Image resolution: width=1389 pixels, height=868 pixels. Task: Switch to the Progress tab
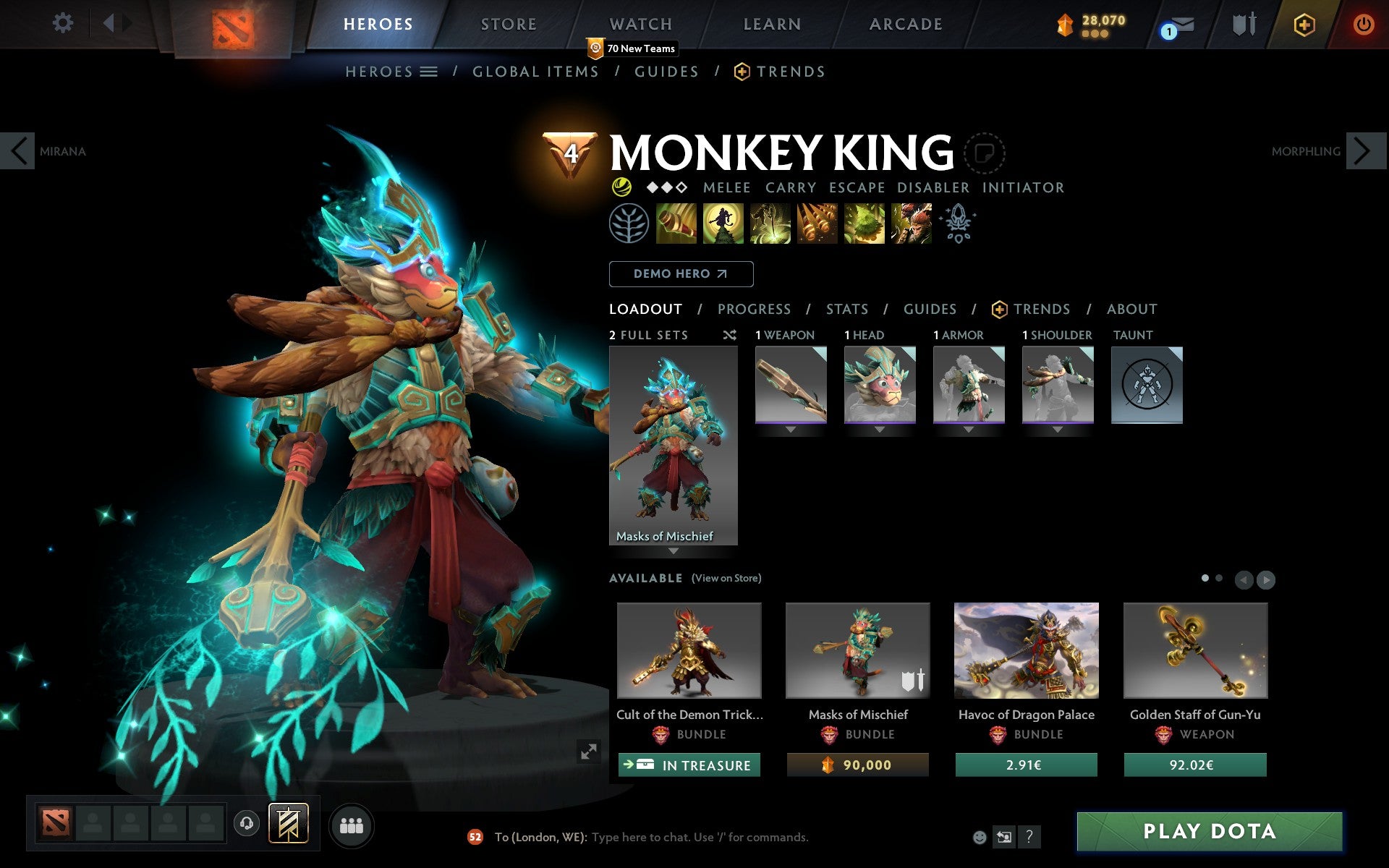[754, 309]
